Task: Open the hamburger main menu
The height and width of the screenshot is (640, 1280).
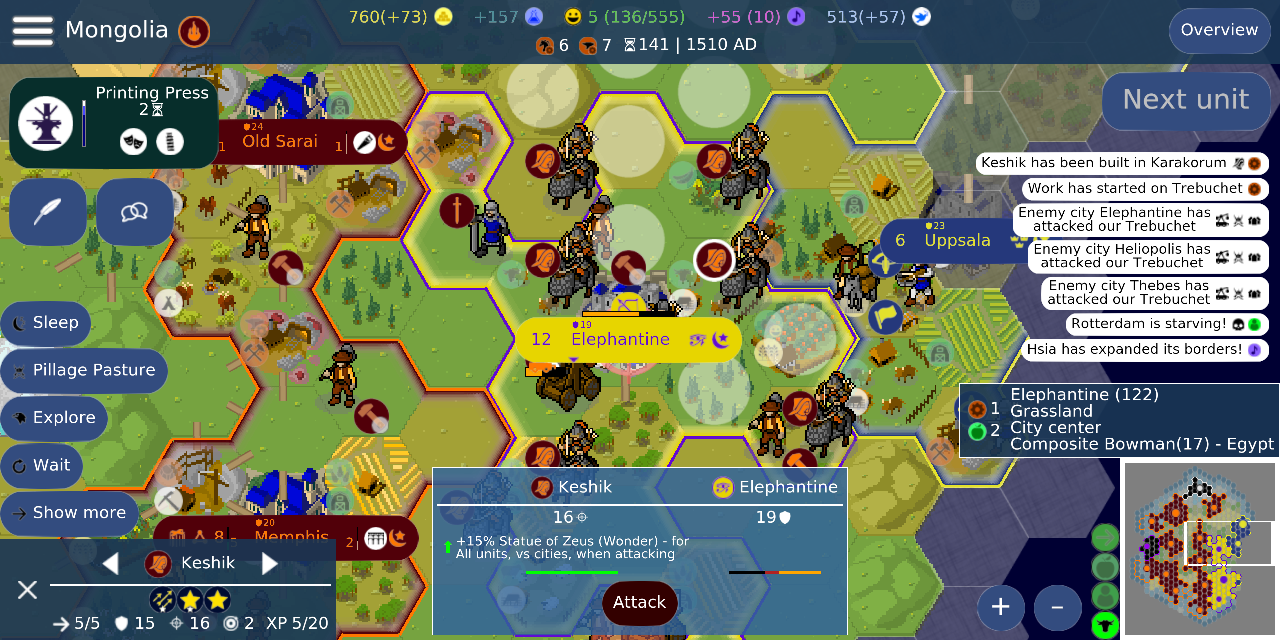Action: [32, 30]
